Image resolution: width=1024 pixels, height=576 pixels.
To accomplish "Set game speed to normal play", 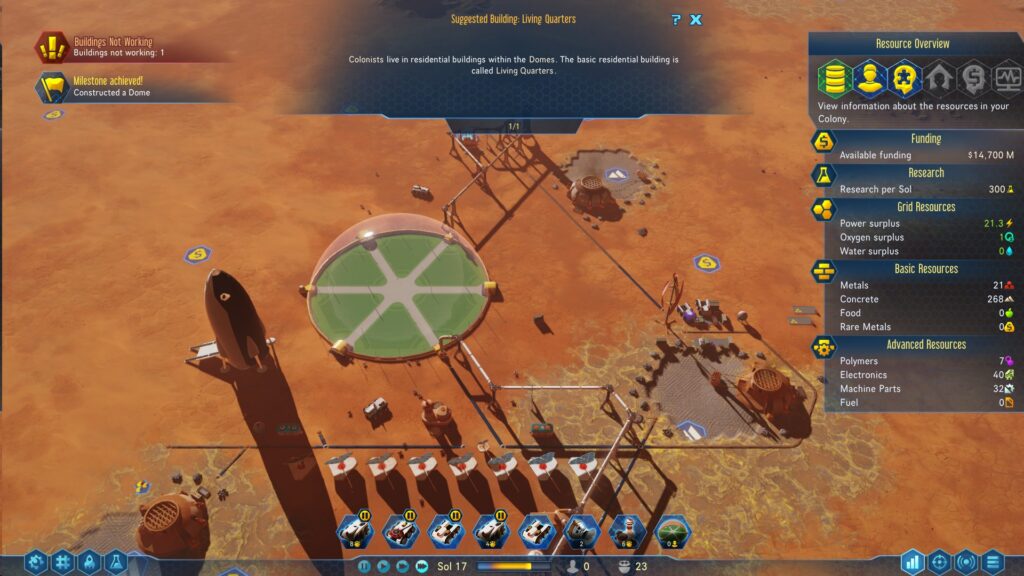I will pos(383,566).
